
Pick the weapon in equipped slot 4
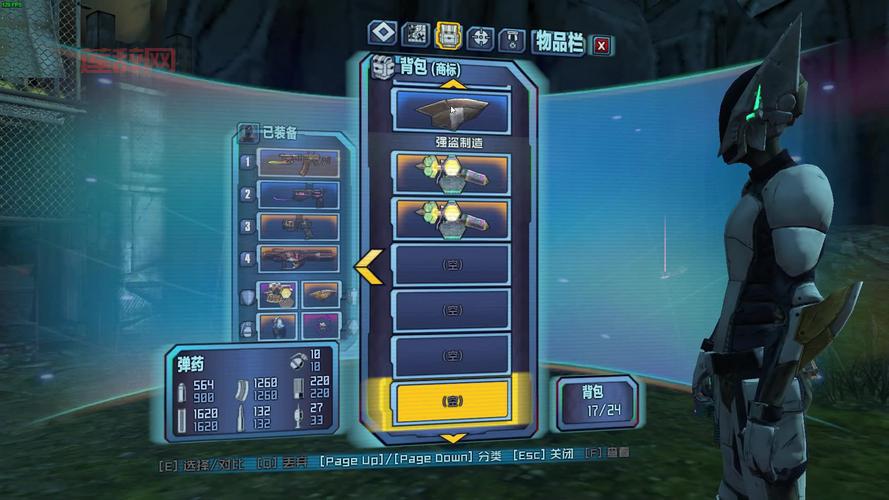(x=299, y=258)
